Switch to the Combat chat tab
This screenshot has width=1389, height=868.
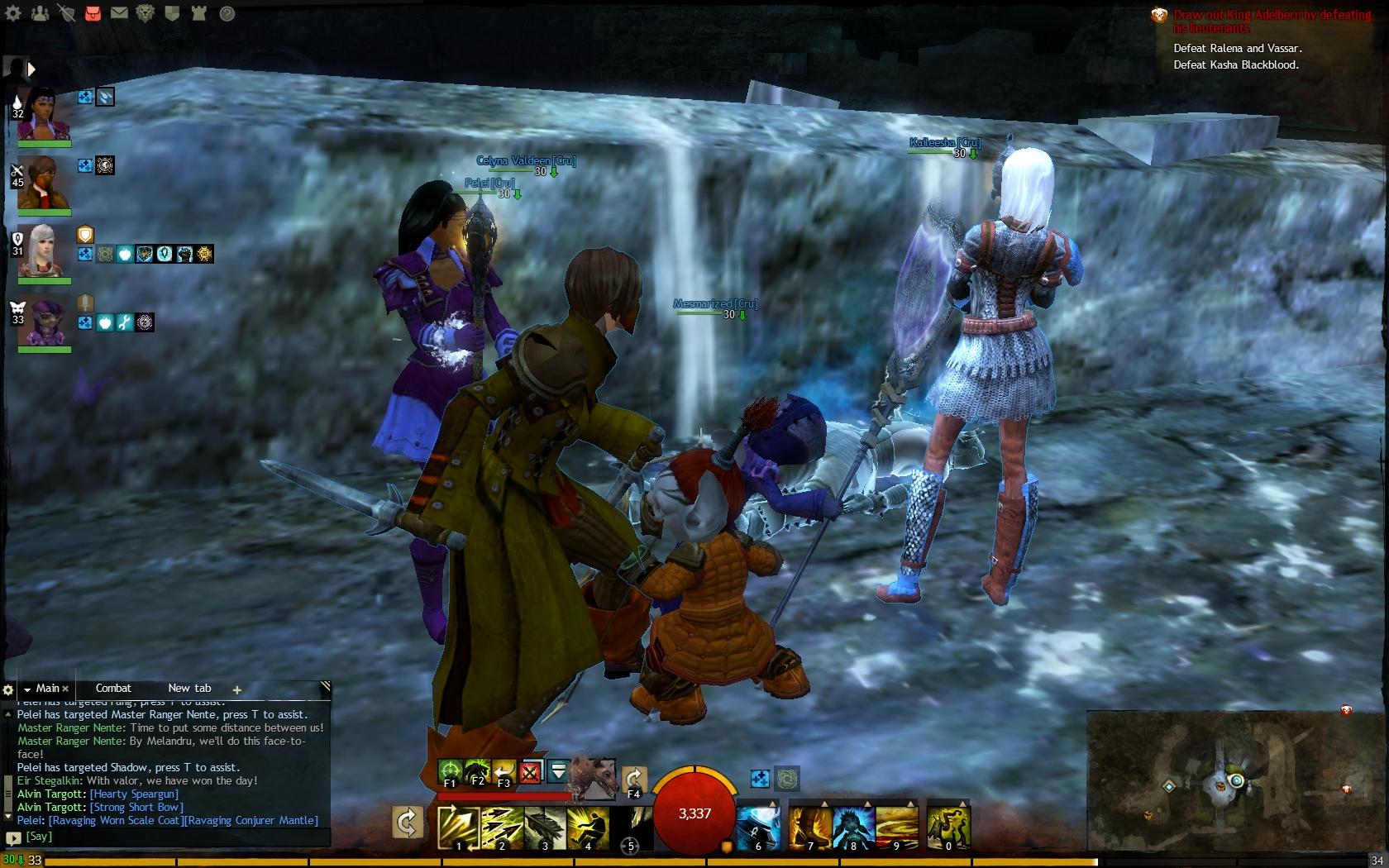pos(113,688)
